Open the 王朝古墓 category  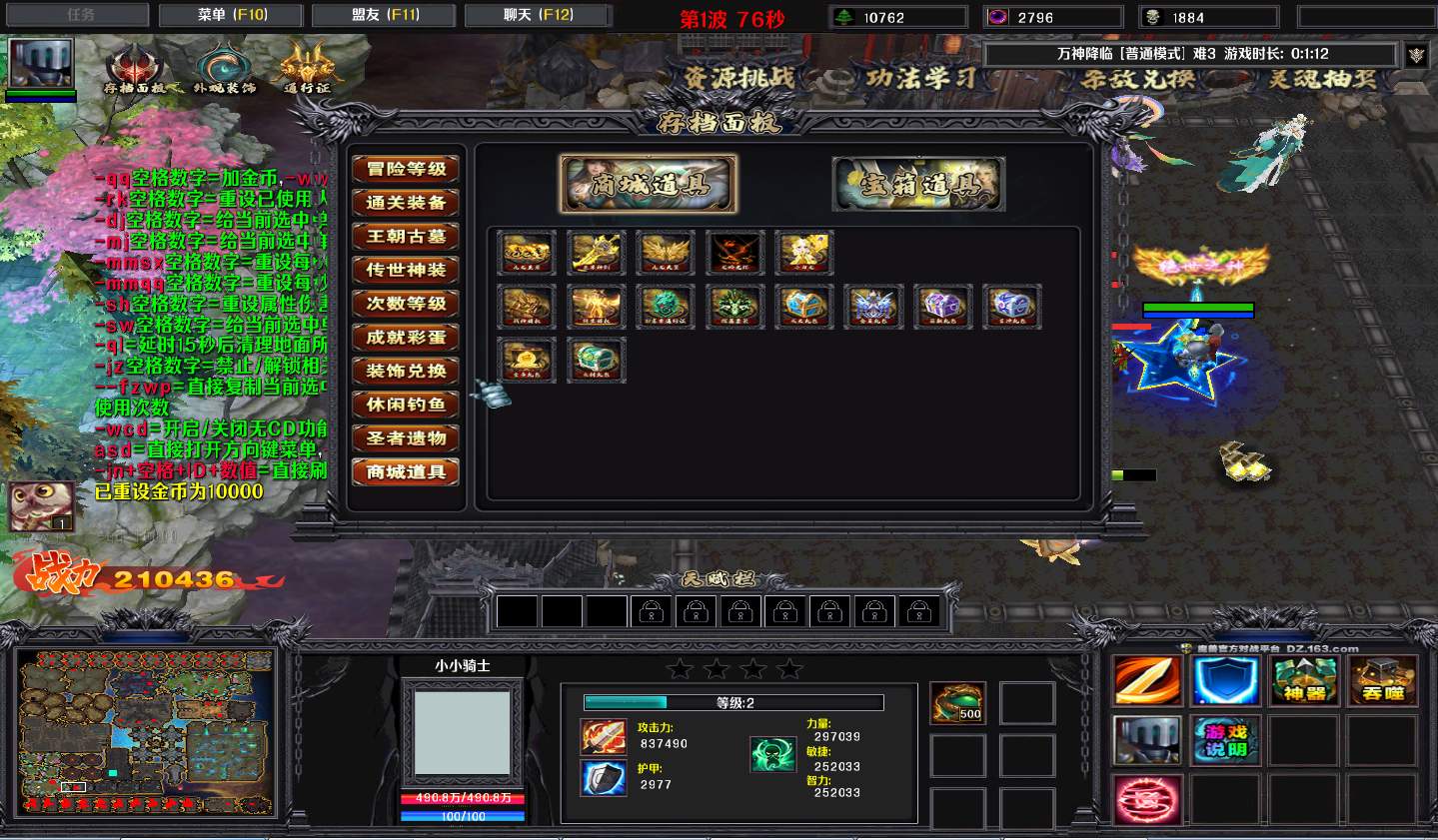pos(406,237)
